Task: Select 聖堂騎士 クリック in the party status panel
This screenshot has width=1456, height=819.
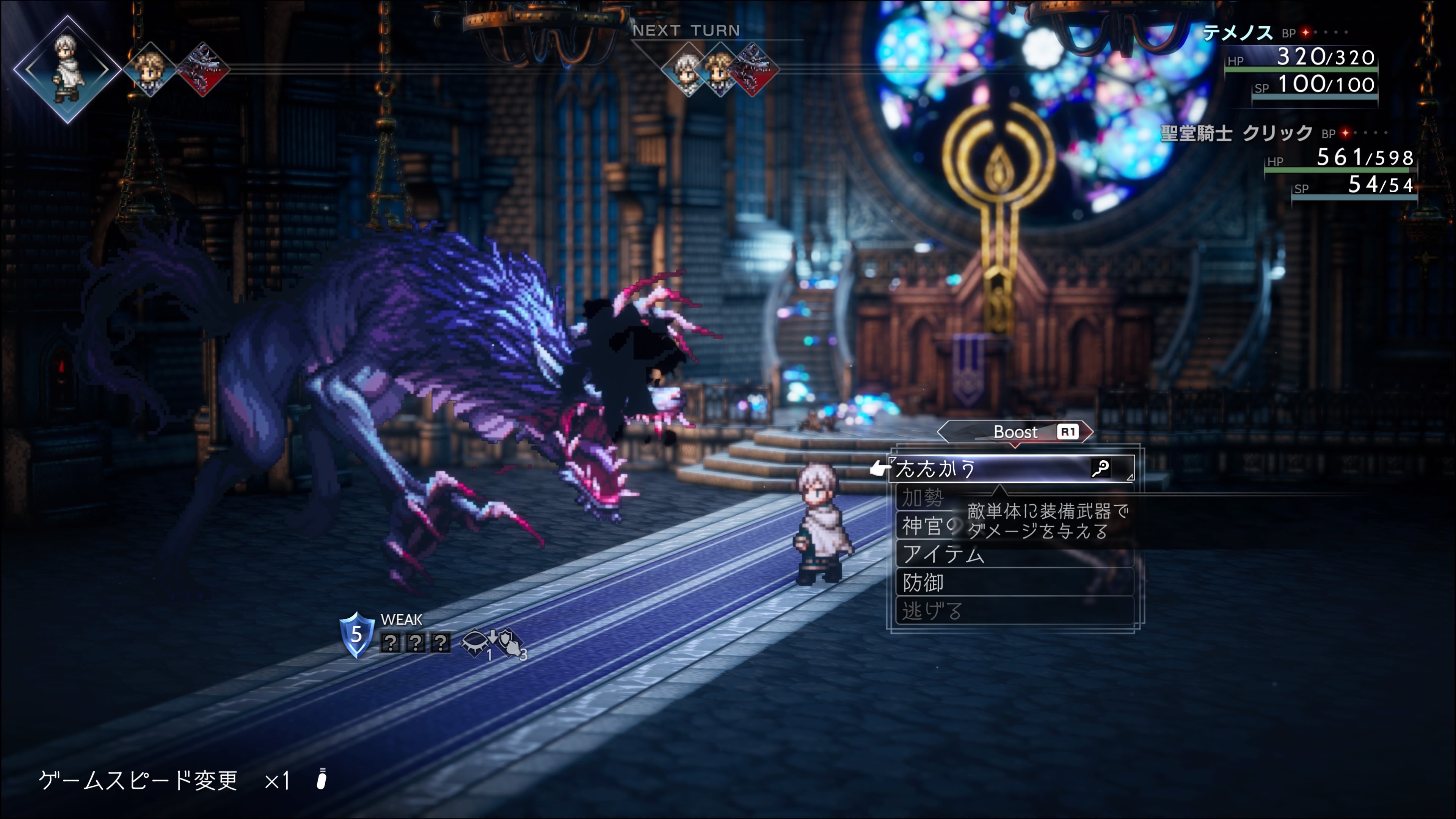Action: (1236, 133)
